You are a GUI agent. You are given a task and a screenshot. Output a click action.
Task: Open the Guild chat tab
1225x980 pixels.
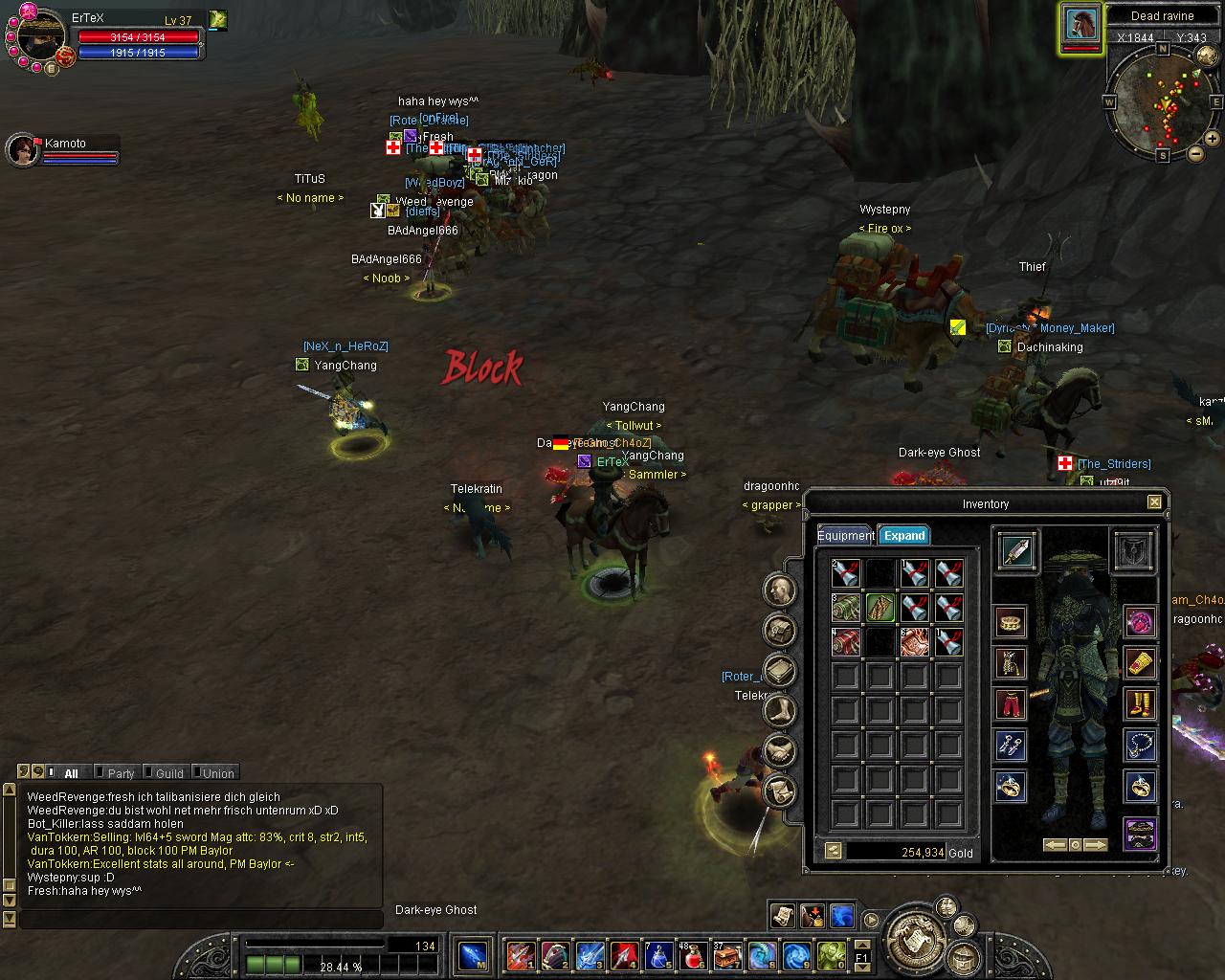tap(168, 773)
